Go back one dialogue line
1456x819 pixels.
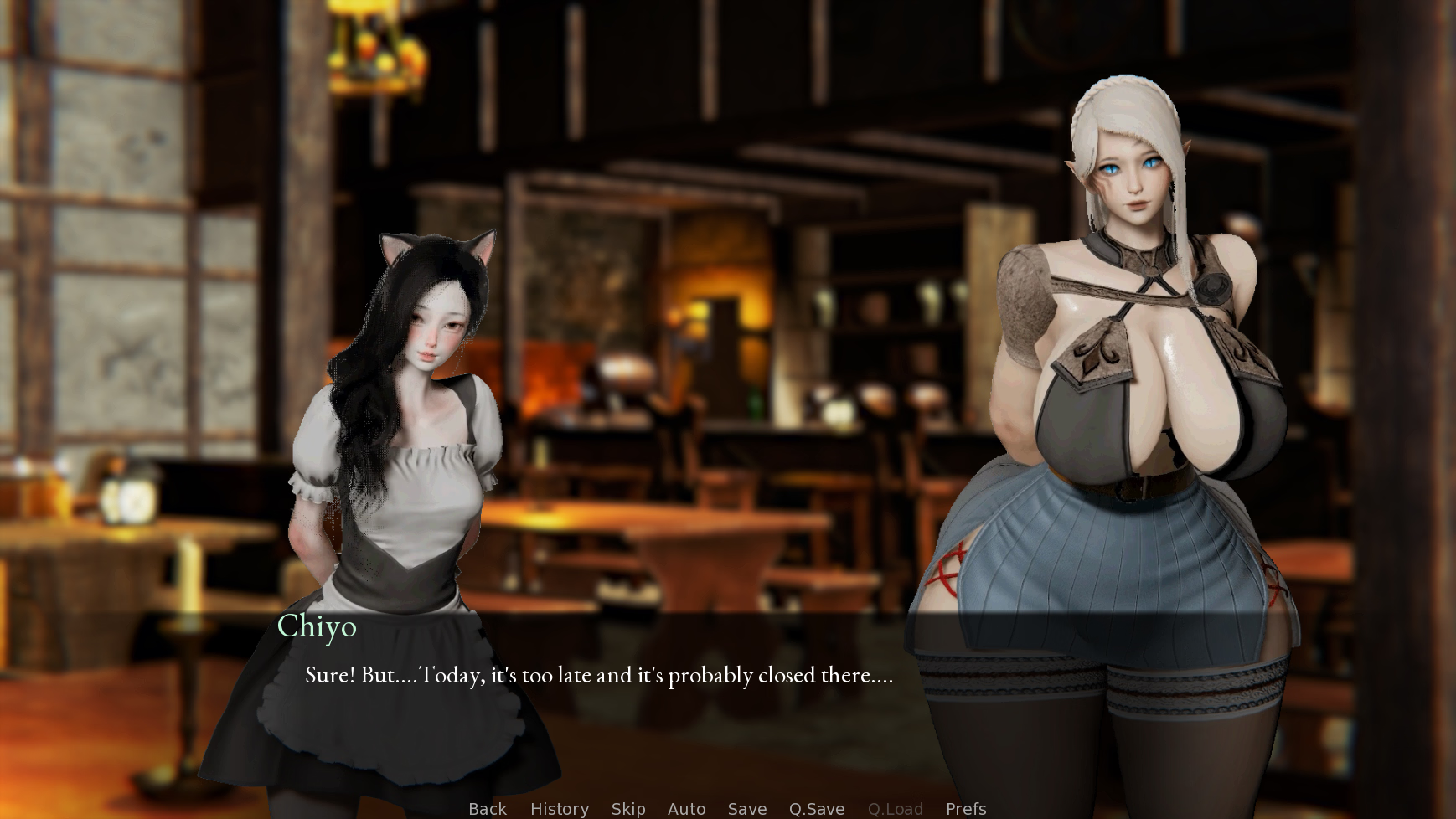click(488, 809)
